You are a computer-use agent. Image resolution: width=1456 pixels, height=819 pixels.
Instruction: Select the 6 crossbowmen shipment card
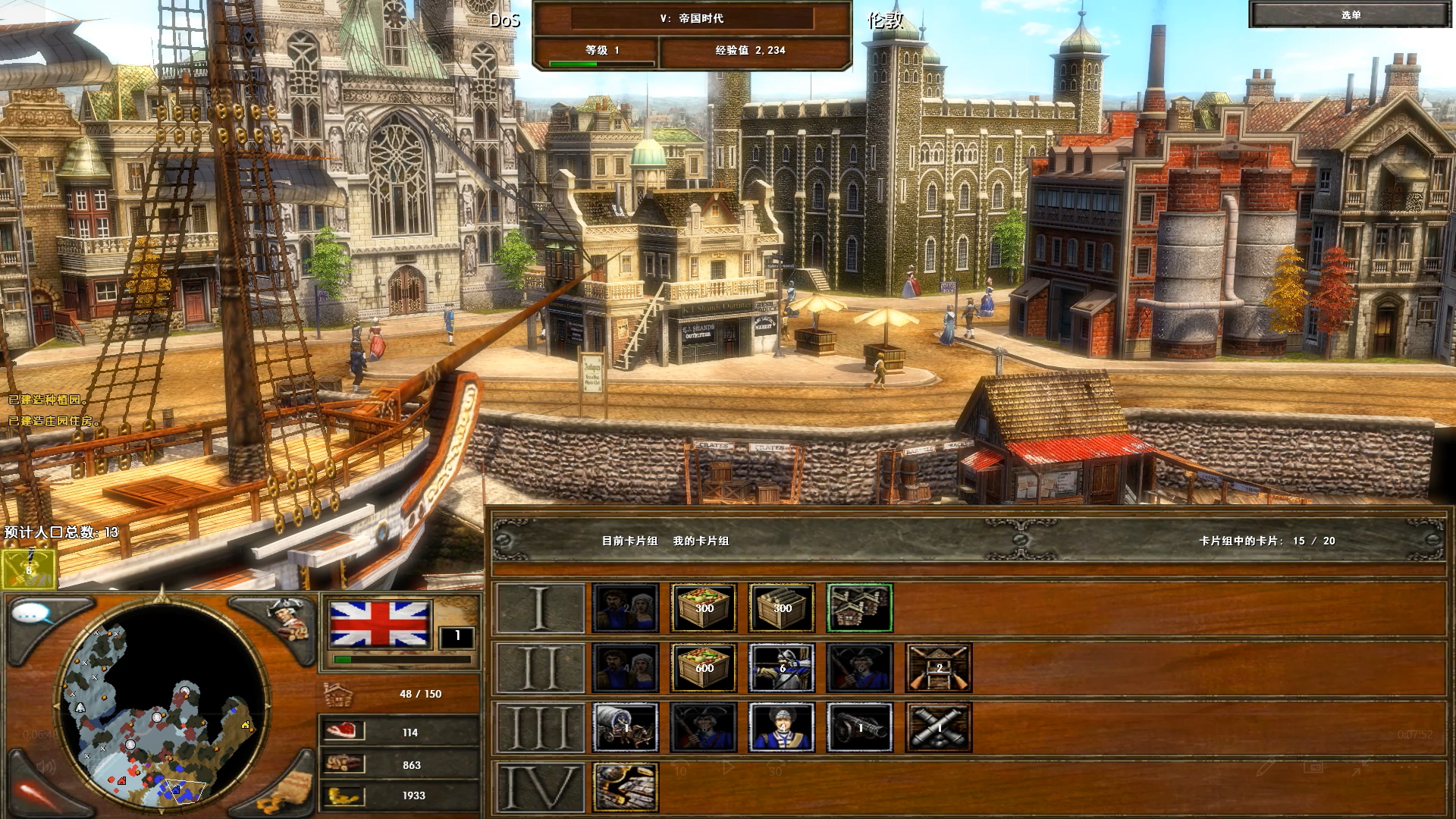(782, 668)
